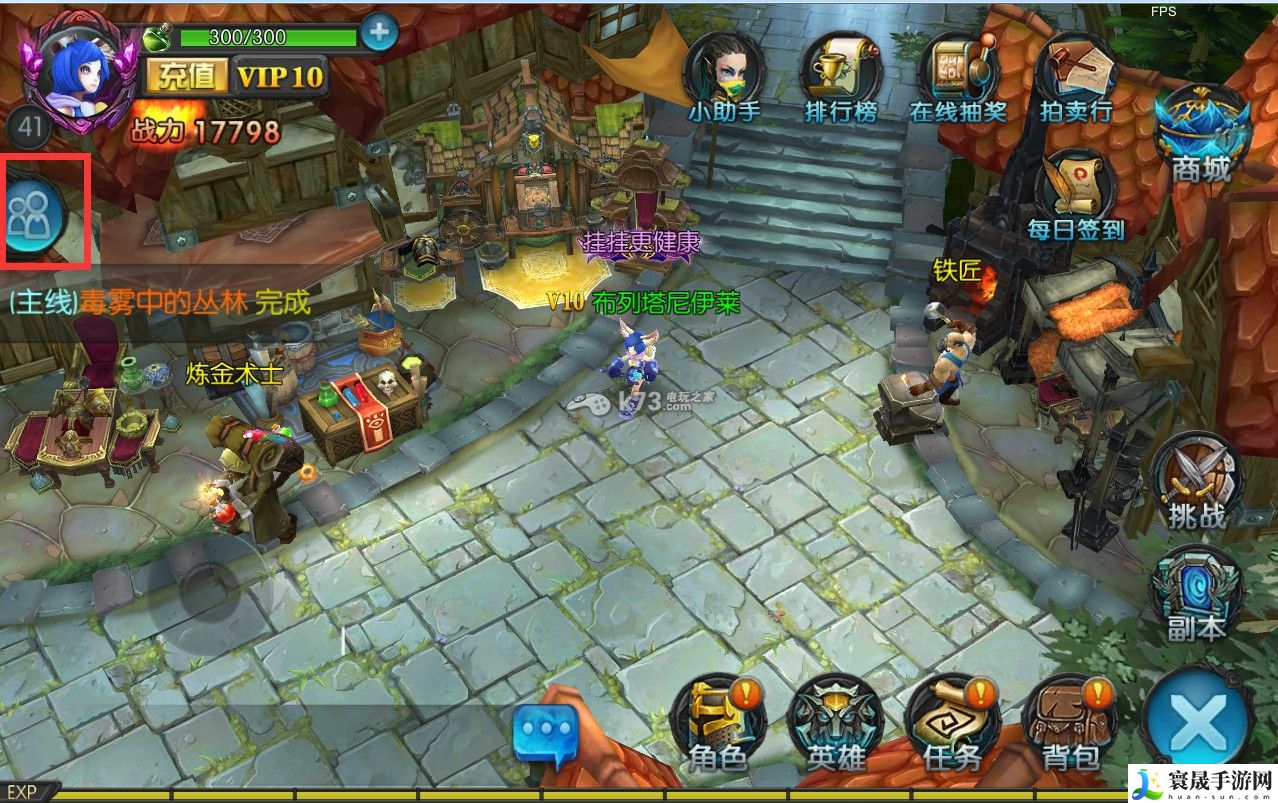Open the 背包 backpack
Viewport: 1278px width, 803px height.
pos(1071,722)
